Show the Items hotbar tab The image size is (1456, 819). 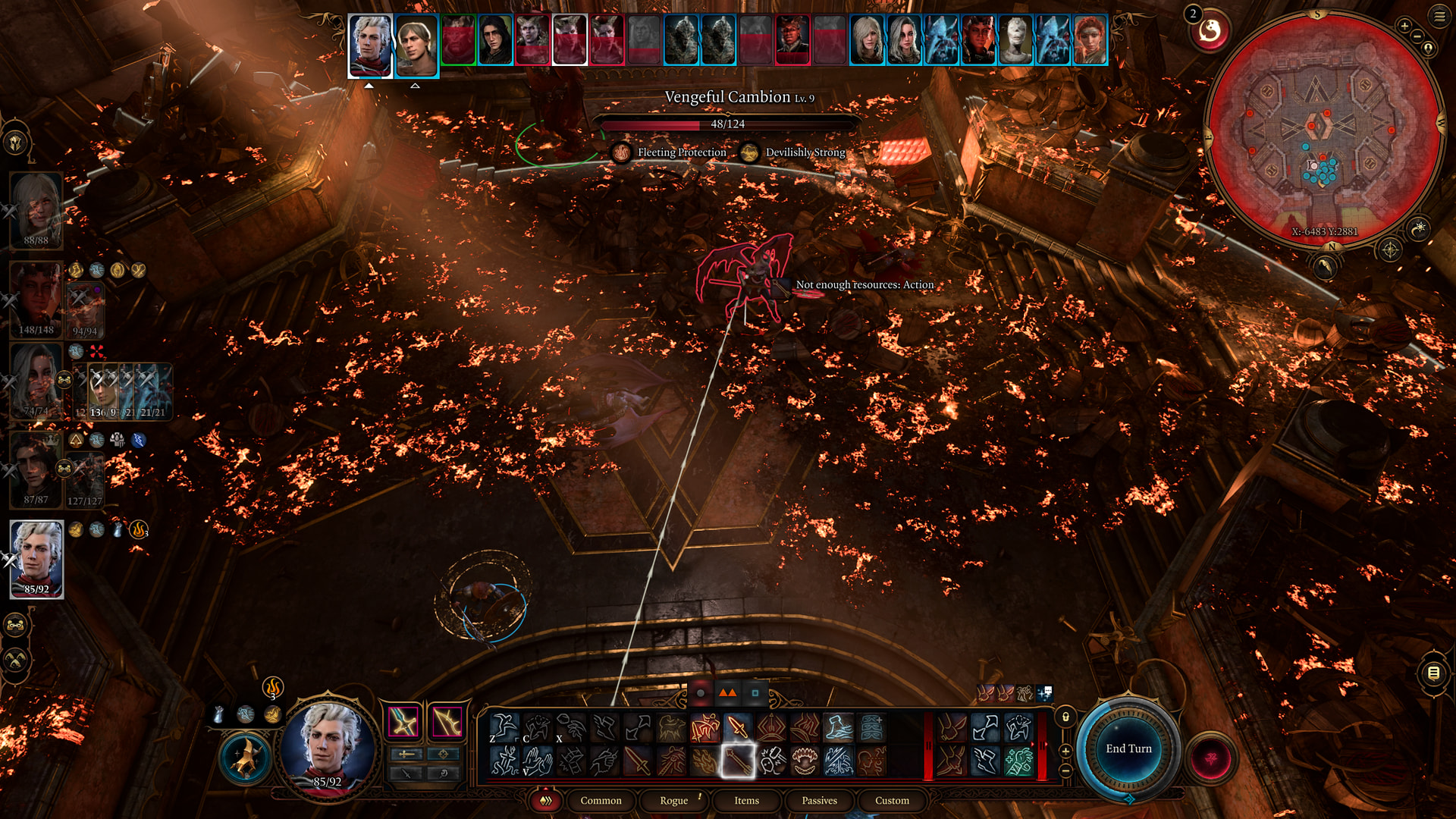(x=746, y=801)
